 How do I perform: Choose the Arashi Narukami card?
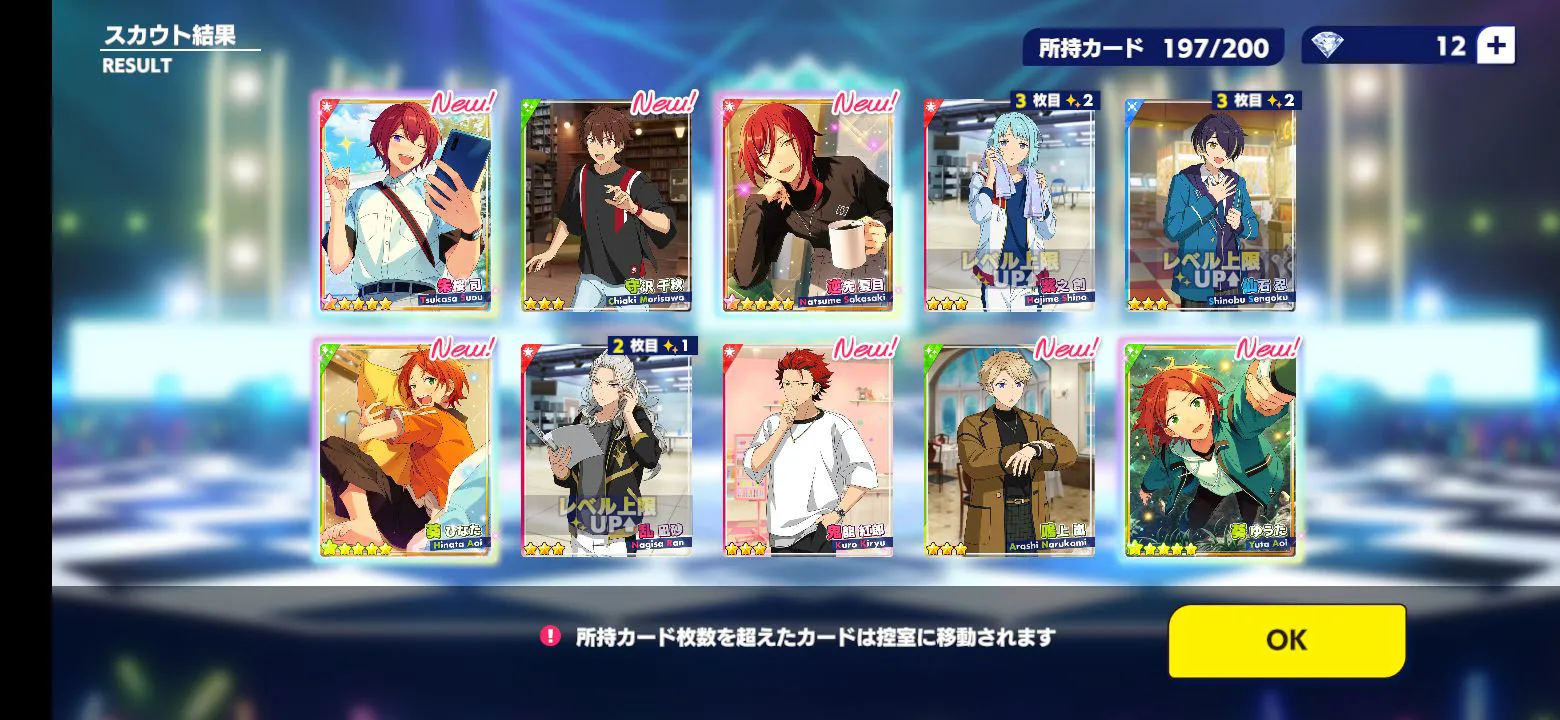coord(1010,450)
